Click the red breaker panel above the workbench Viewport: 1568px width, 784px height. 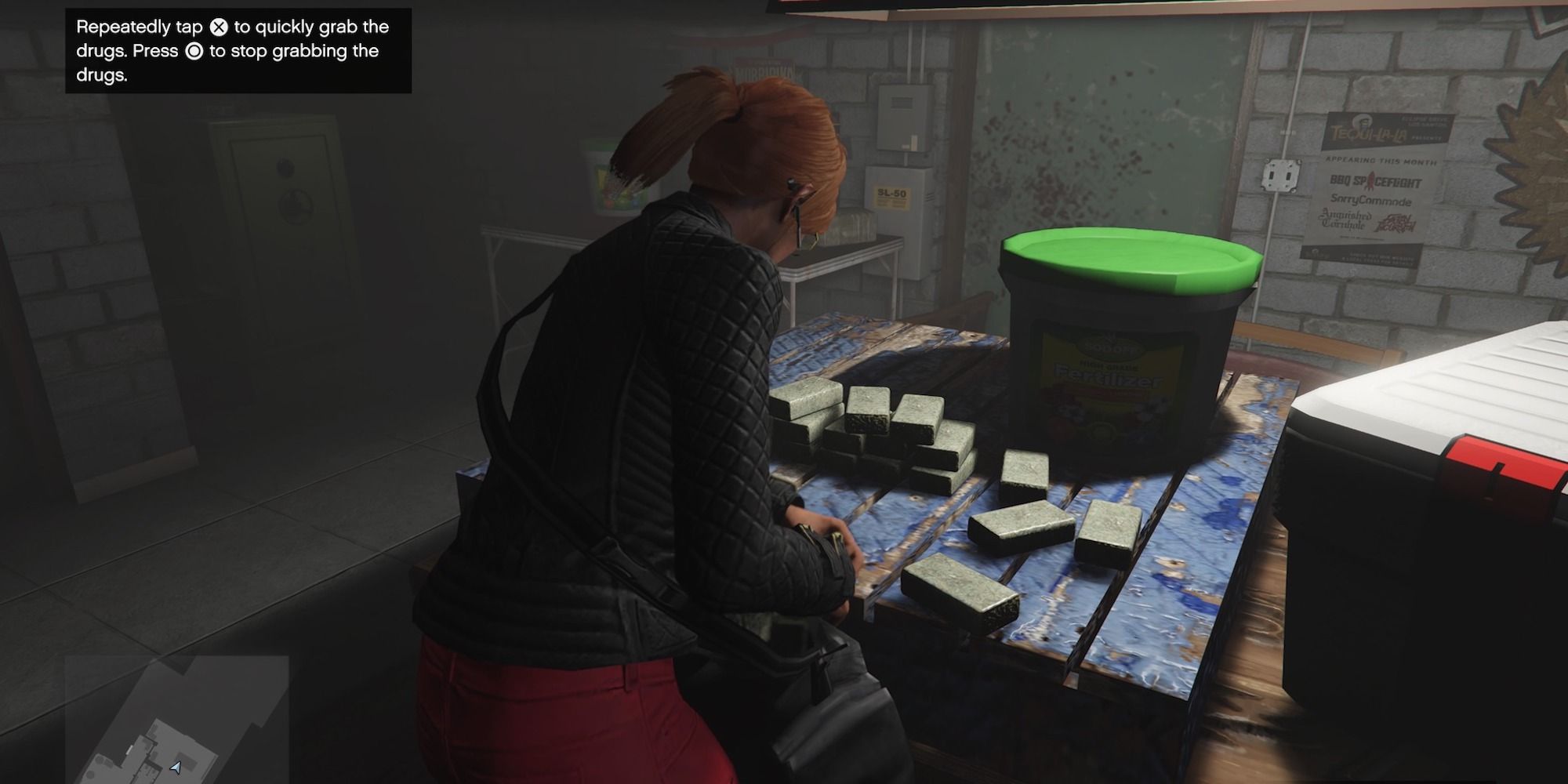pos(902,118)
